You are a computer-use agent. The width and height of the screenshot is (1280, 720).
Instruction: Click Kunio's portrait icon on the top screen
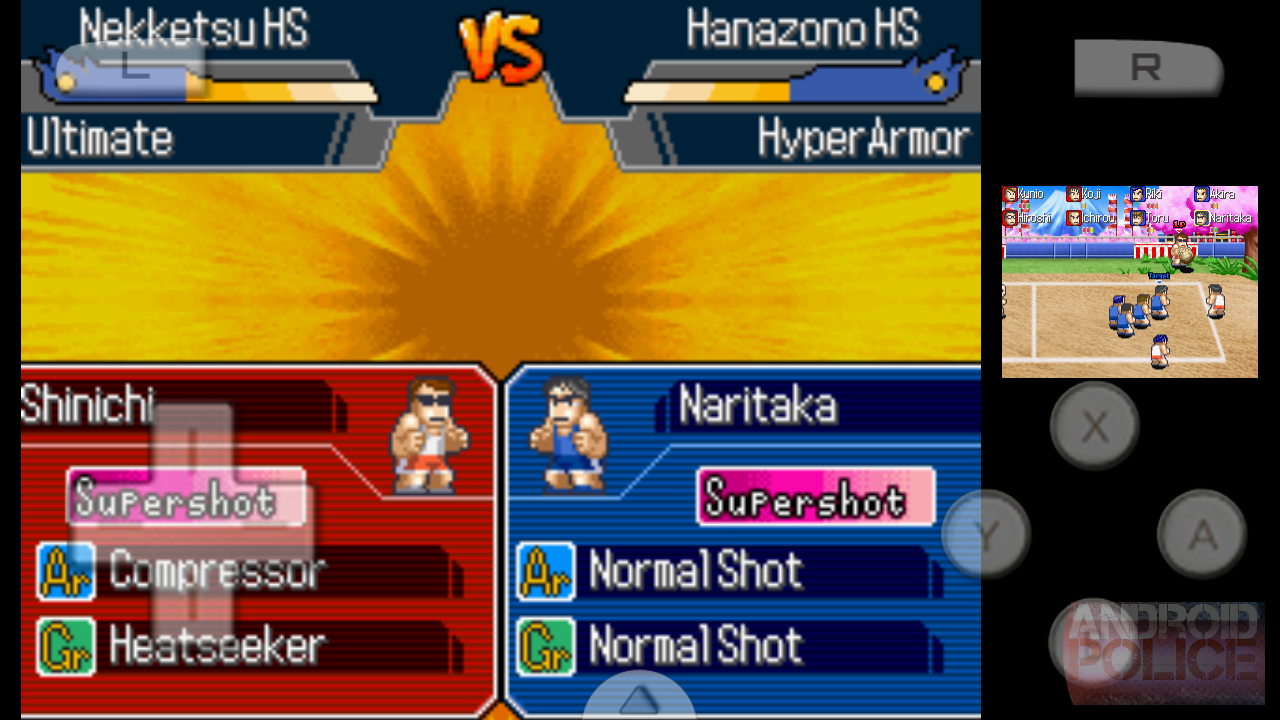(x=1009, y=194)
